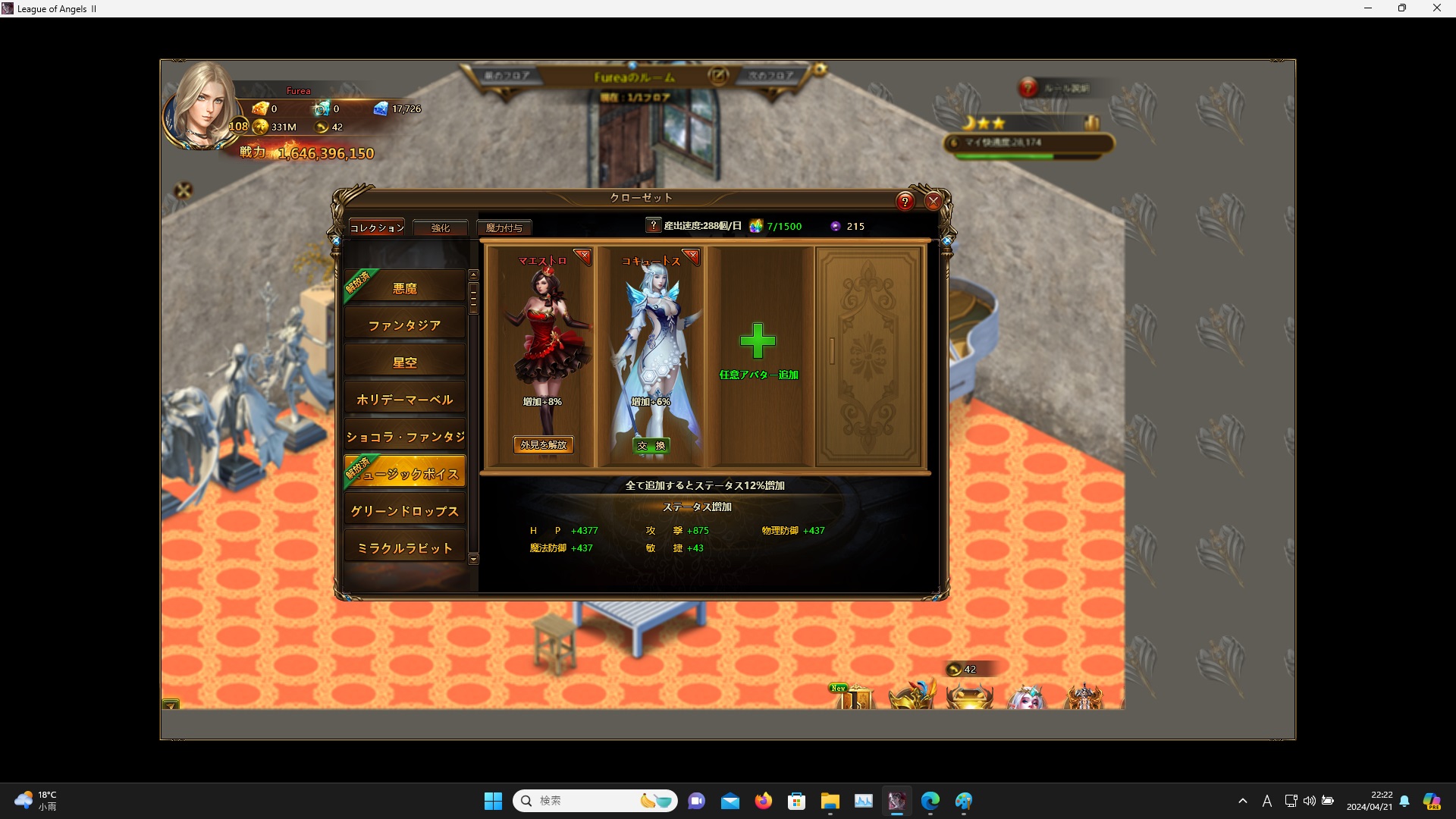This screenshot has width=1456, height=819.
Task: Open the closet help question mark
Action: coord(905,202)
